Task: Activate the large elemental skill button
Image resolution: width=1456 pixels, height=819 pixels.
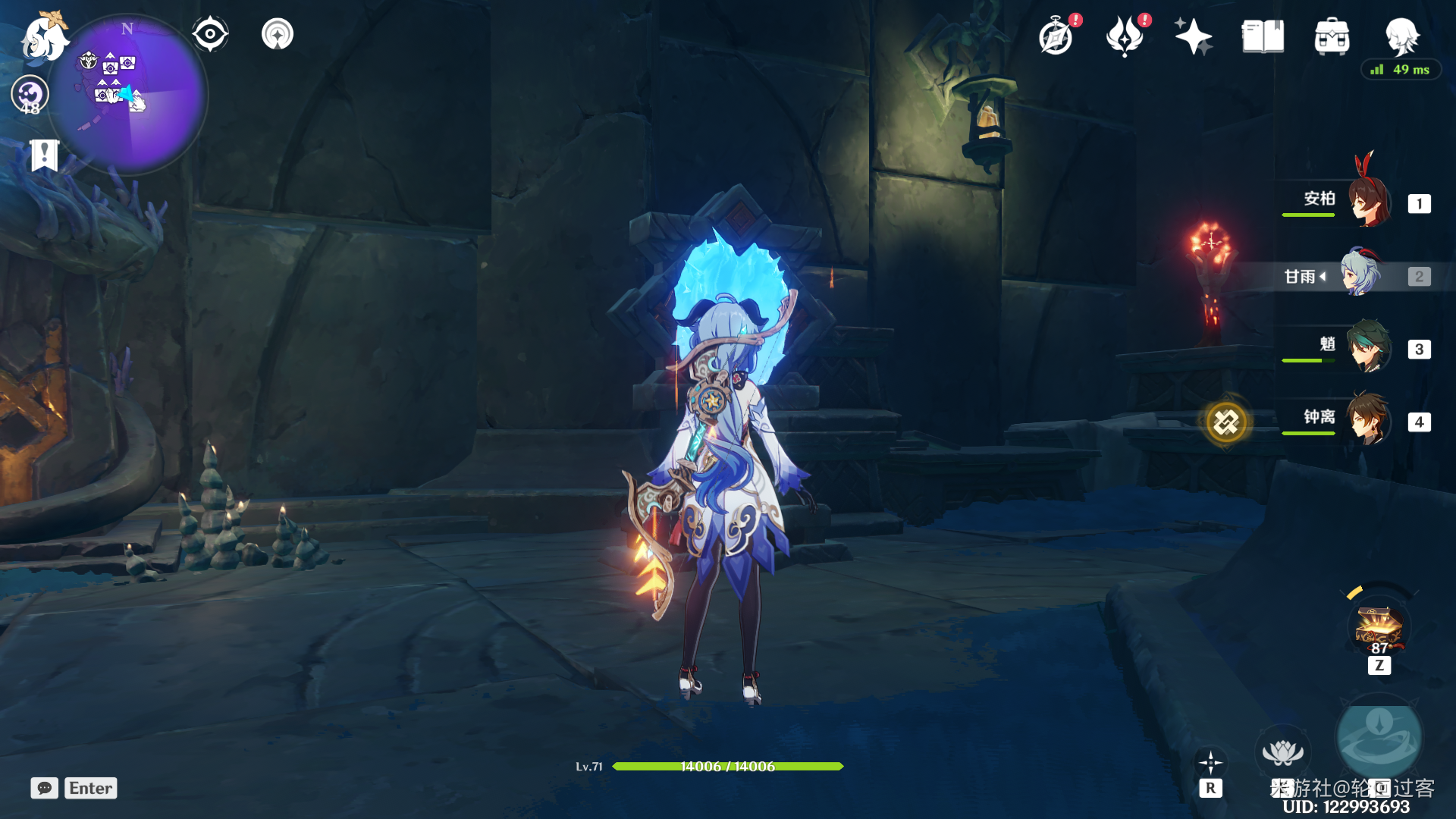Action: [1379, 737]
